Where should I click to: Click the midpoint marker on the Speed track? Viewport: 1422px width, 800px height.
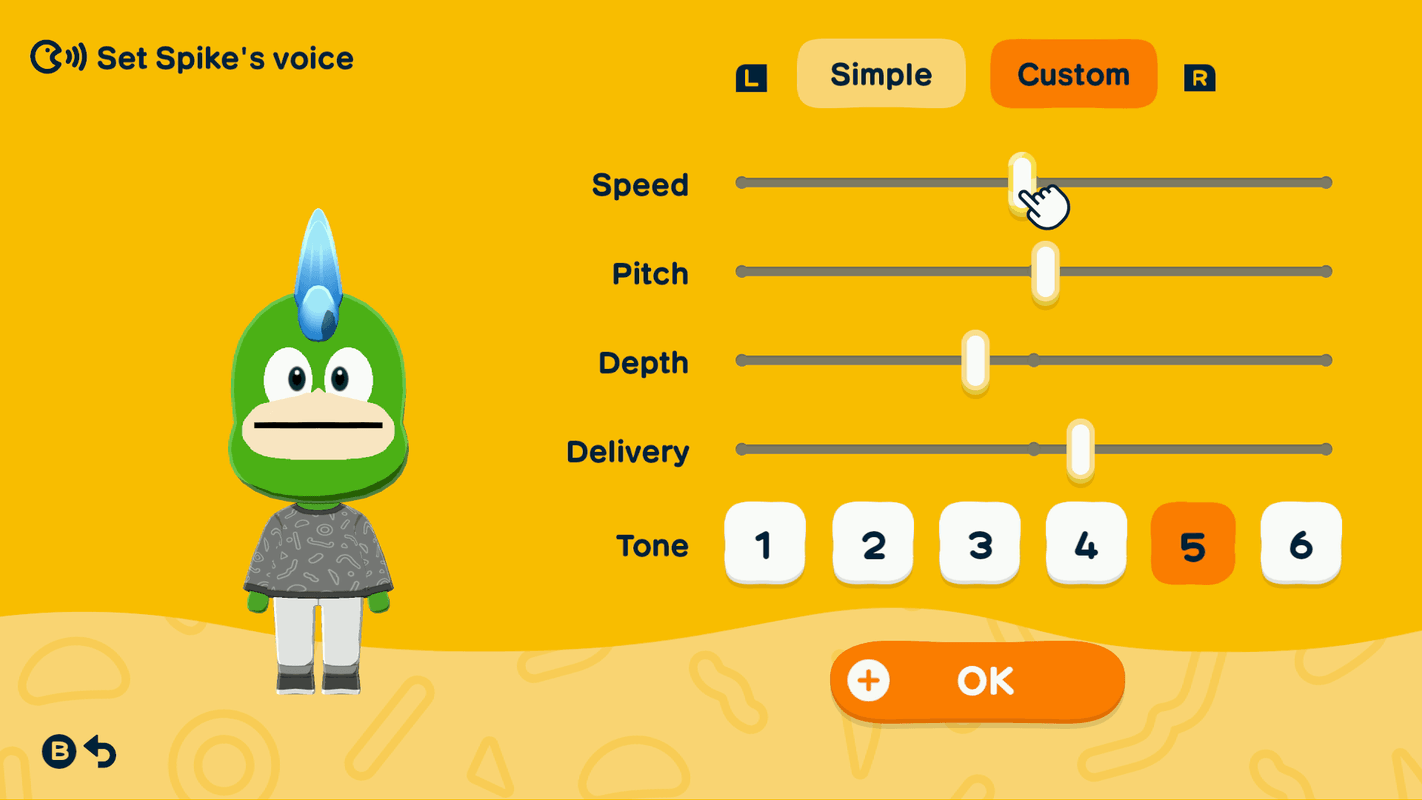1034,182
